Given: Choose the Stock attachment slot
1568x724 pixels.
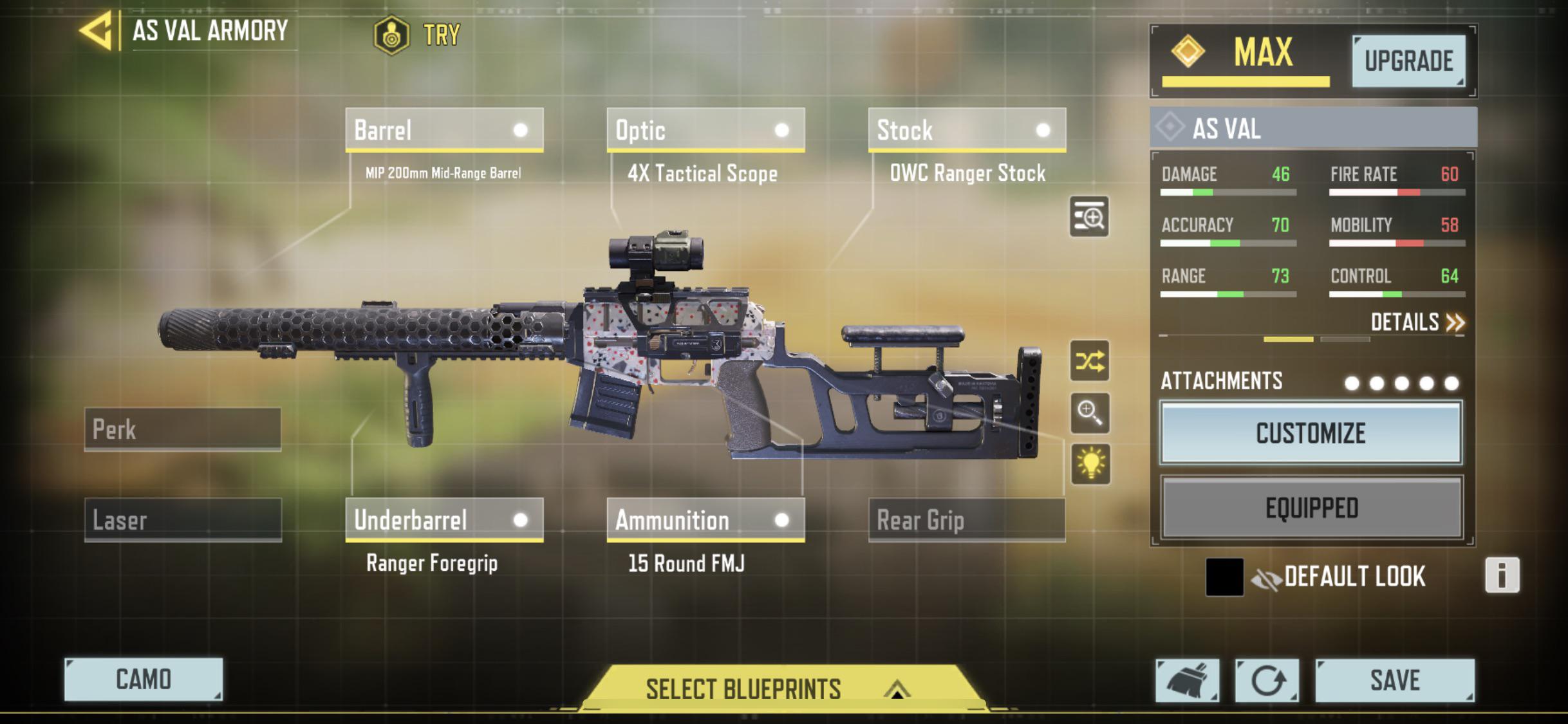Looking at the screenshot, I should (967, 130).
